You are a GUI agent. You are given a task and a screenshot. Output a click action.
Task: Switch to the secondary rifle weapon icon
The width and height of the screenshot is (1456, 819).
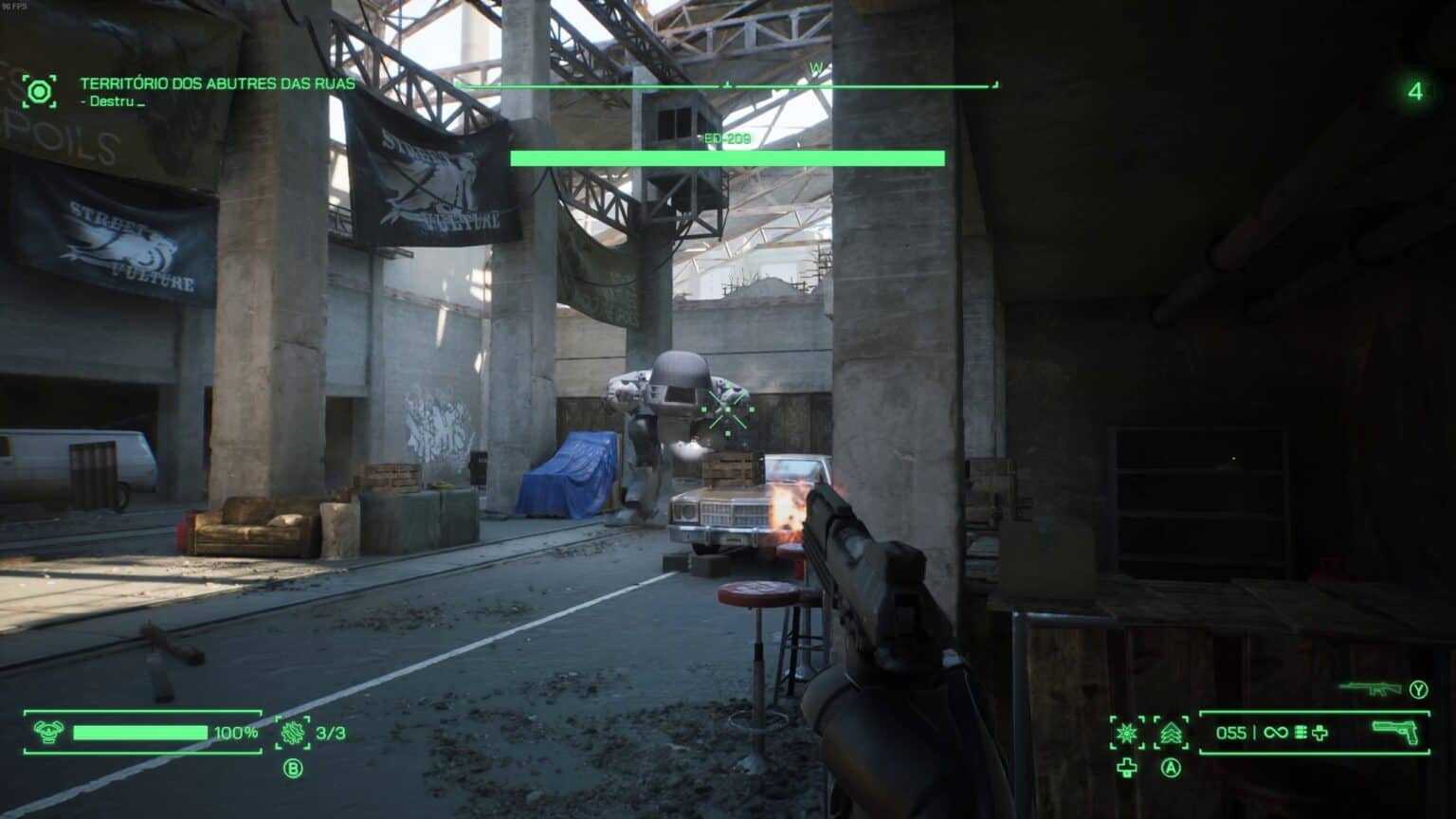1371,688
